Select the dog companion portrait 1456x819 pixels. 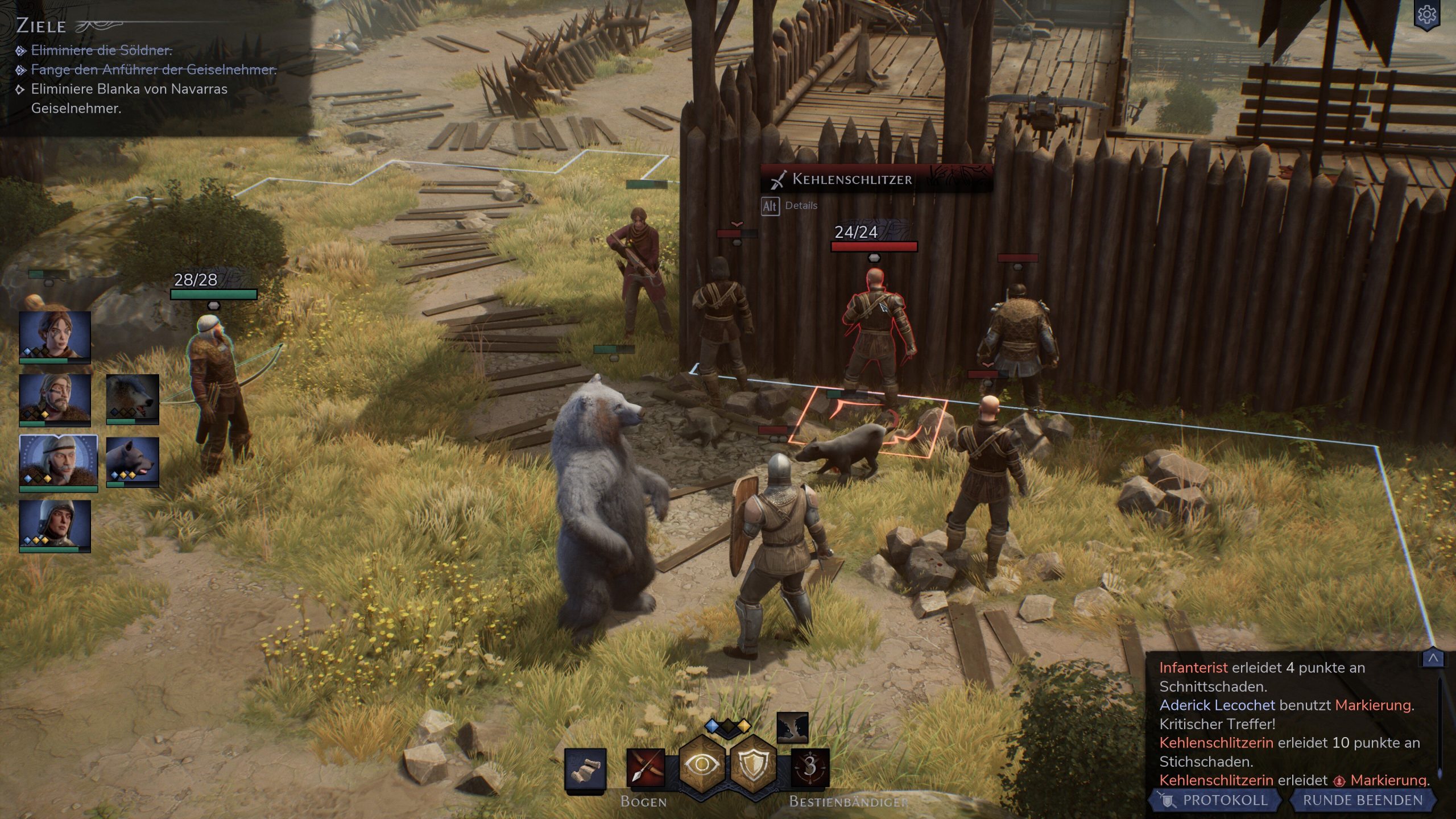[133, 461]
